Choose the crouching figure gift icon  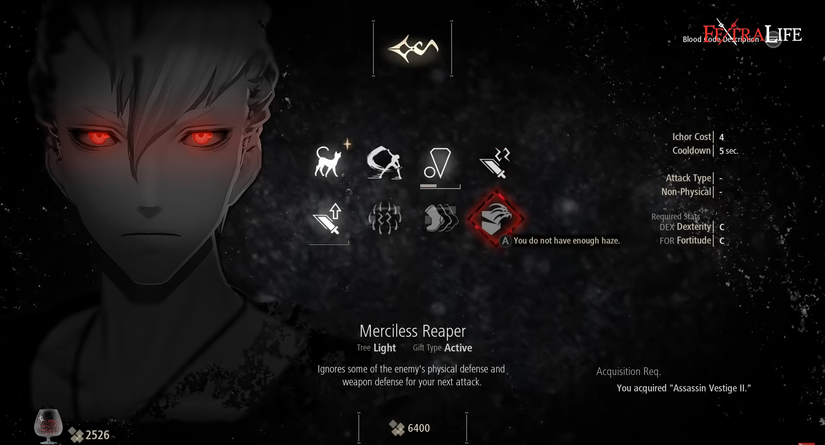coord(384,162)
